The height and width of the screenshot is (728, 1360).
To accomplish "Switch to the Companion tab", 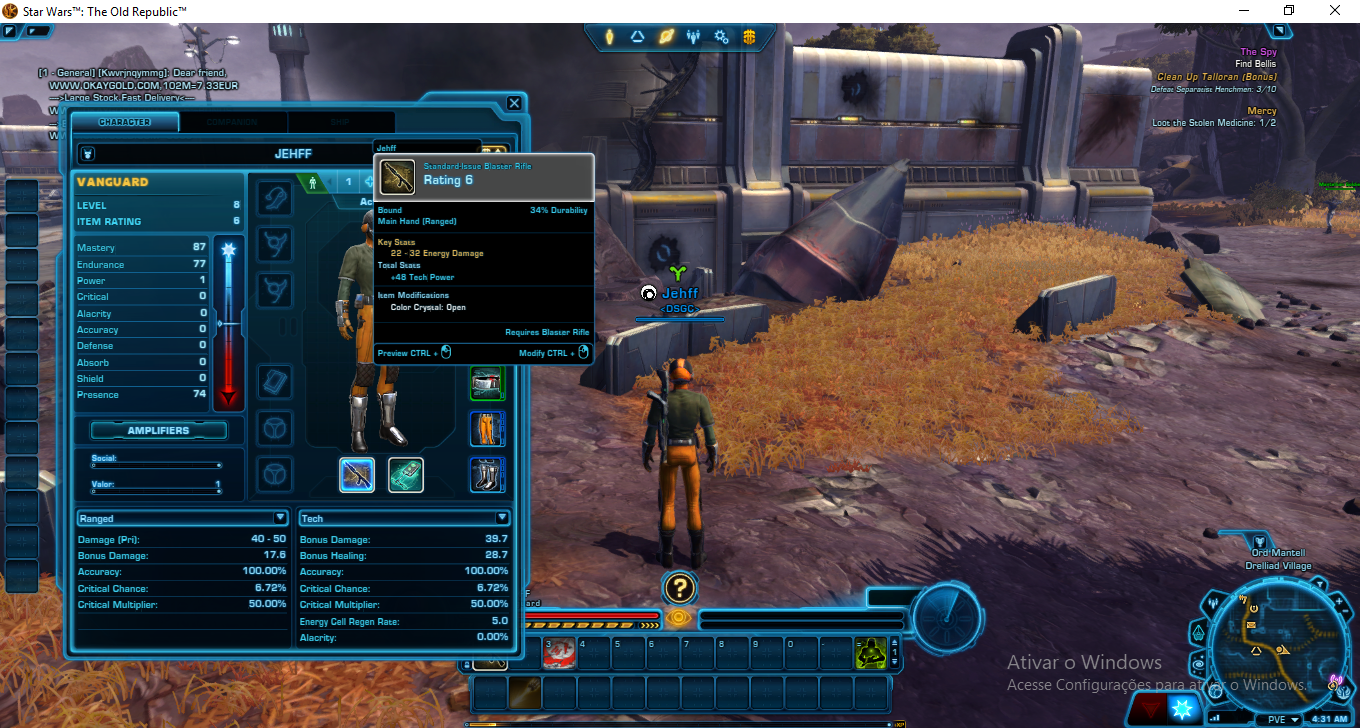I will tap(233, 122).
